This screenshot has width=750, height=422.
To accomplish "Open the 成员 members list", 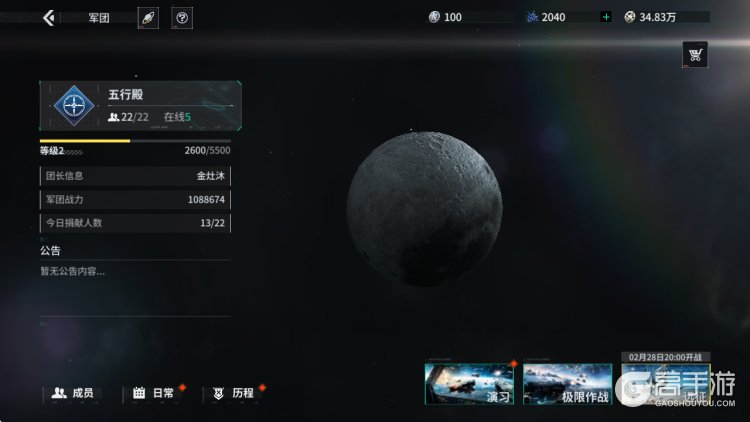I will point(73,393).
